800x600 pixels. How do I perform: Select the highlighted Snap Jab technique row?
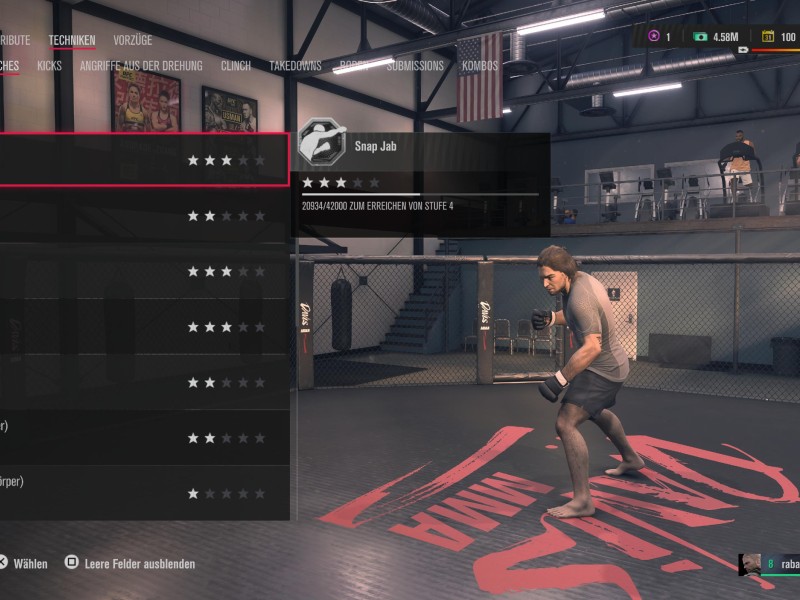point(143,160)
